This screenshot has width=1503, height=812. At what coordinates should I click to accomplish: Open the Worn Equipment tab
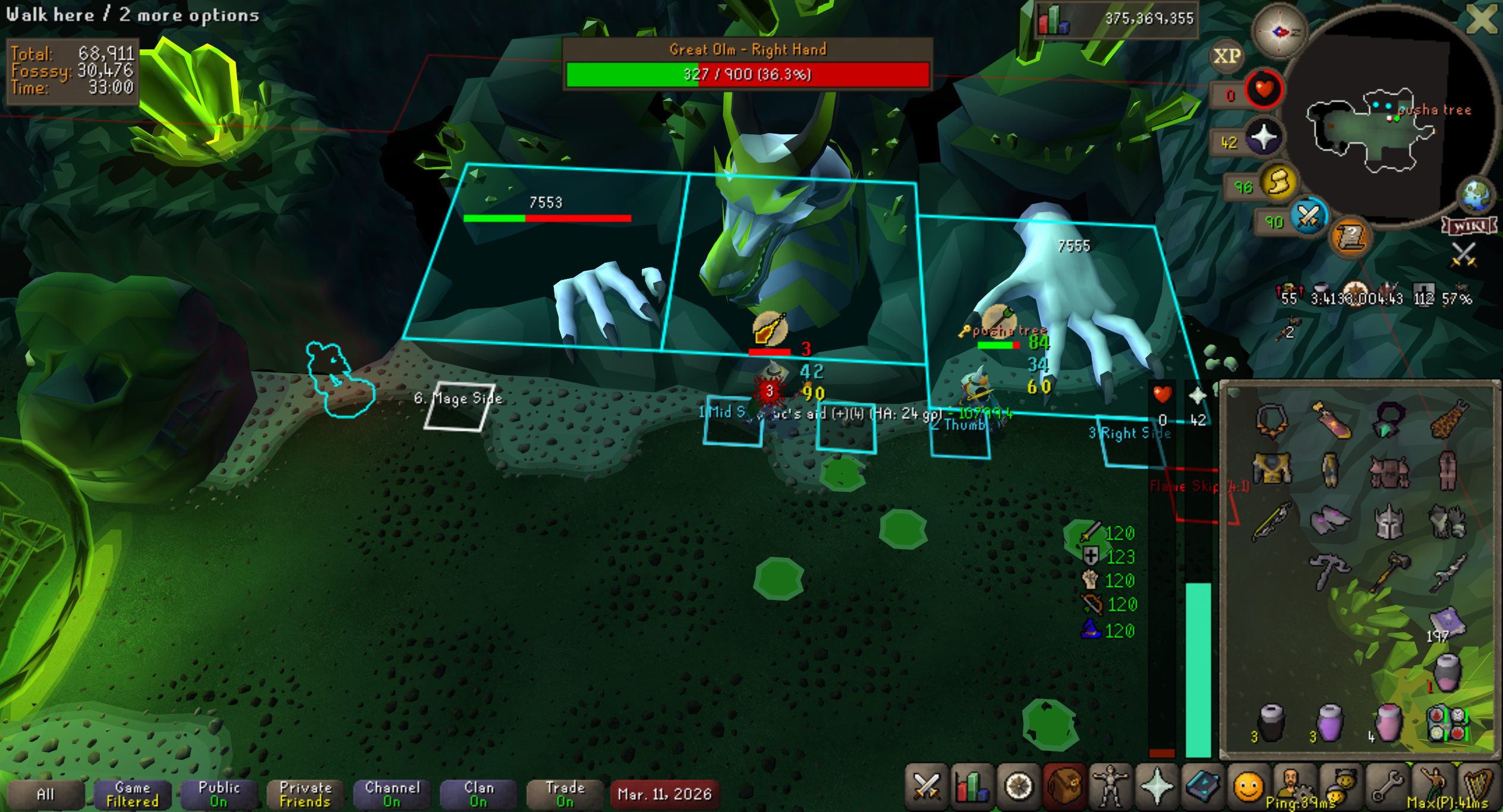1110,787
